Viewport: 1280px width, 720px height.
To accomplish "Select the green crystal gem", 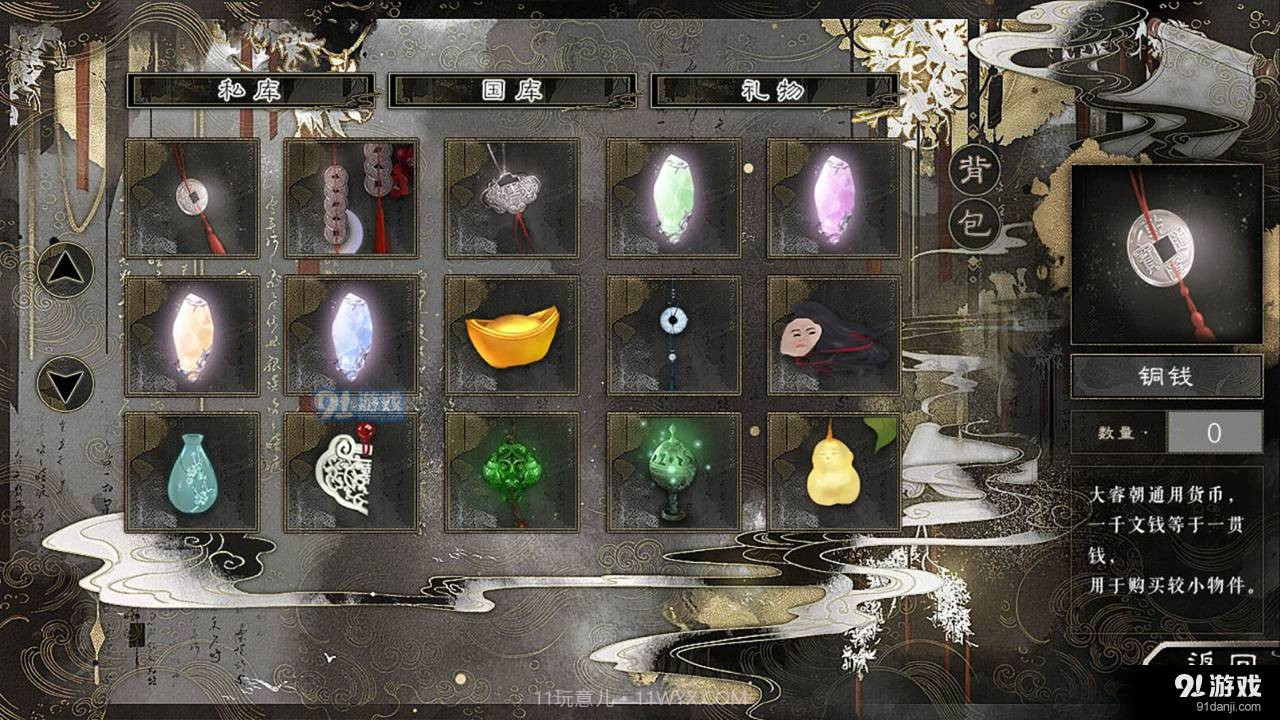I will coord(674,198).
